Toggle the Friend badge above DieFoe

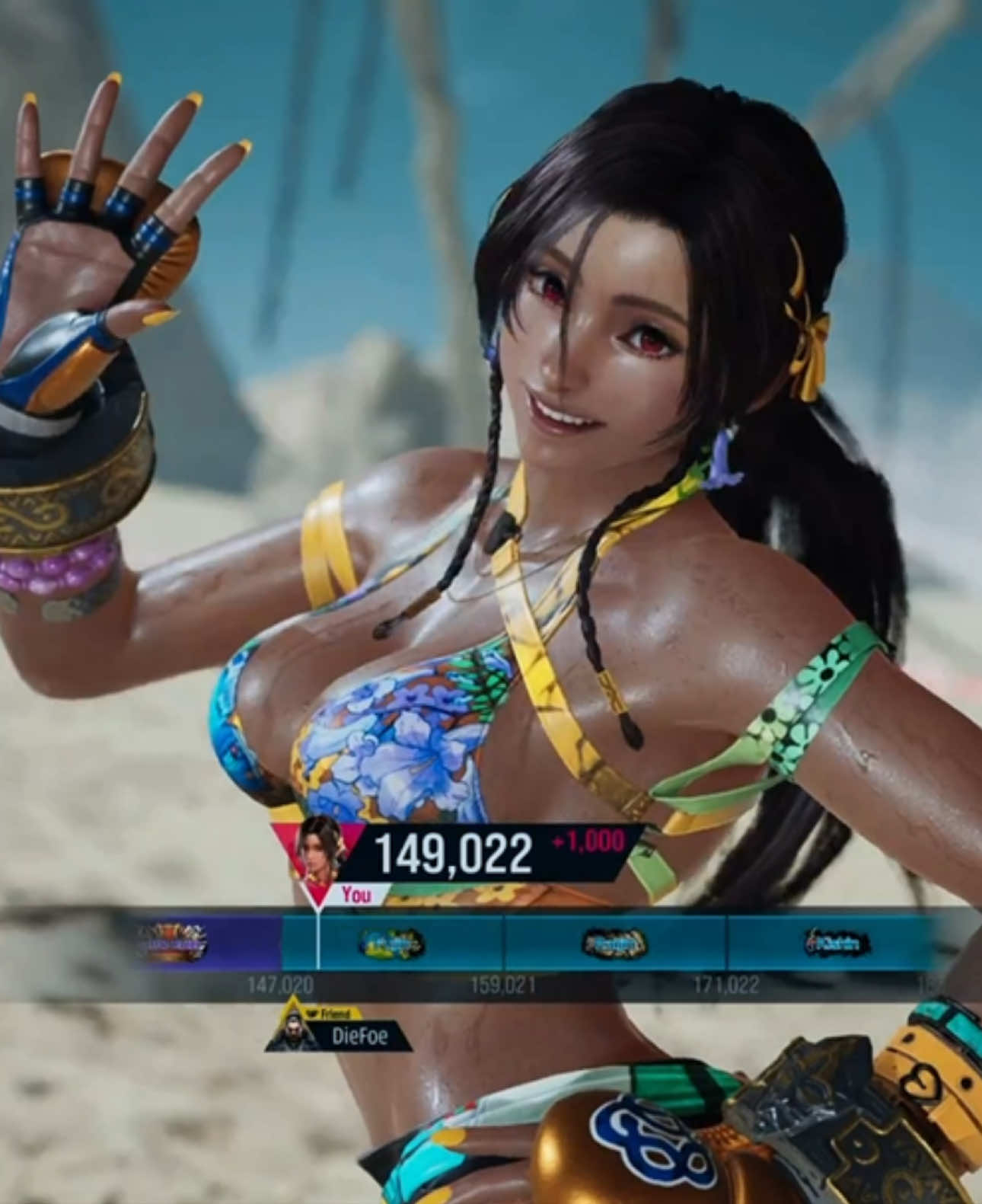tap(333, 1013)
